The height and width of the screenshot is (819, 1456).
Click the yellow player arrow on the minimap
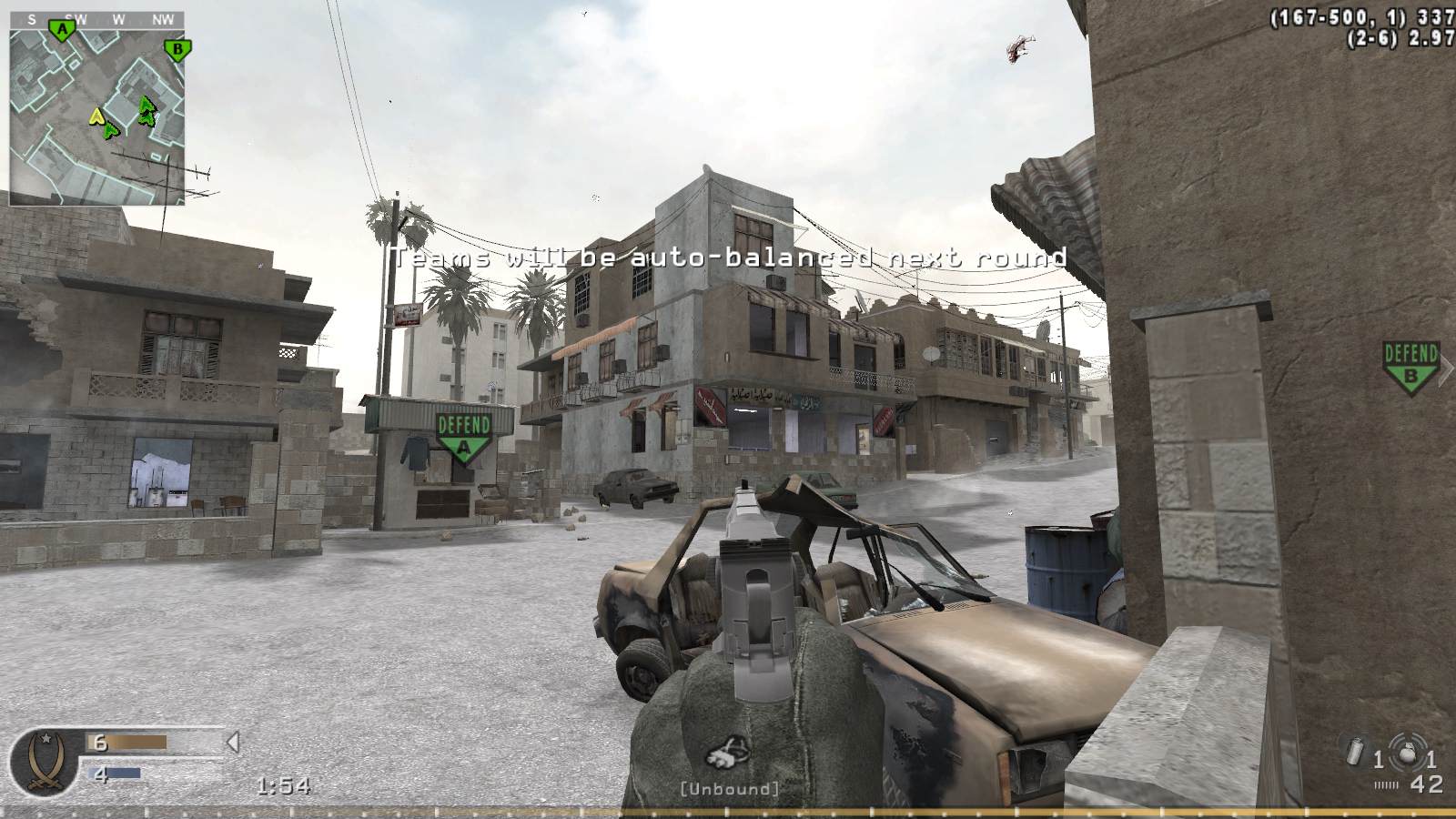(96, 116)
